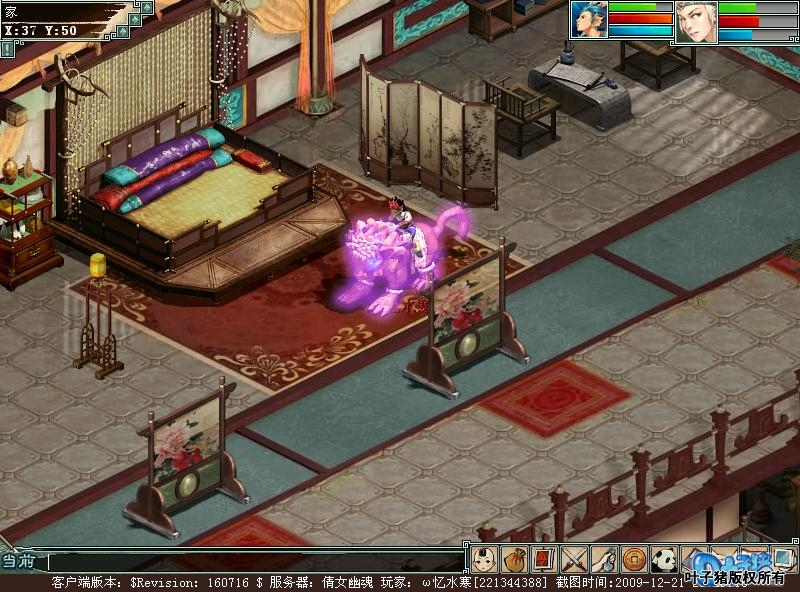Select the red card icon in toolbar
Viewport: 800px width, 592px height.
pyautogui.click(x=544, y=558)
